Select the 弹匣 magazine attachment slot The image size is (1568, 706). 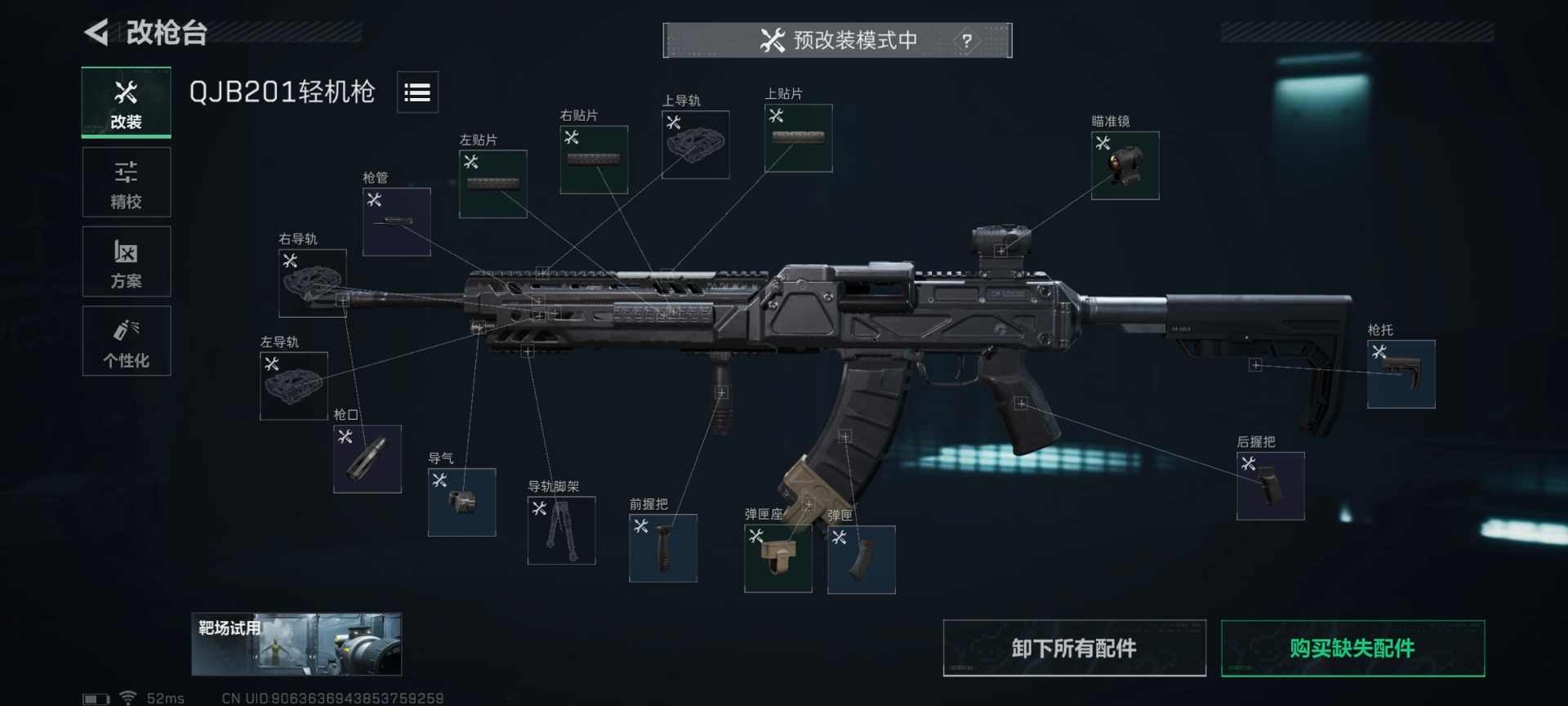click(862, 560)
